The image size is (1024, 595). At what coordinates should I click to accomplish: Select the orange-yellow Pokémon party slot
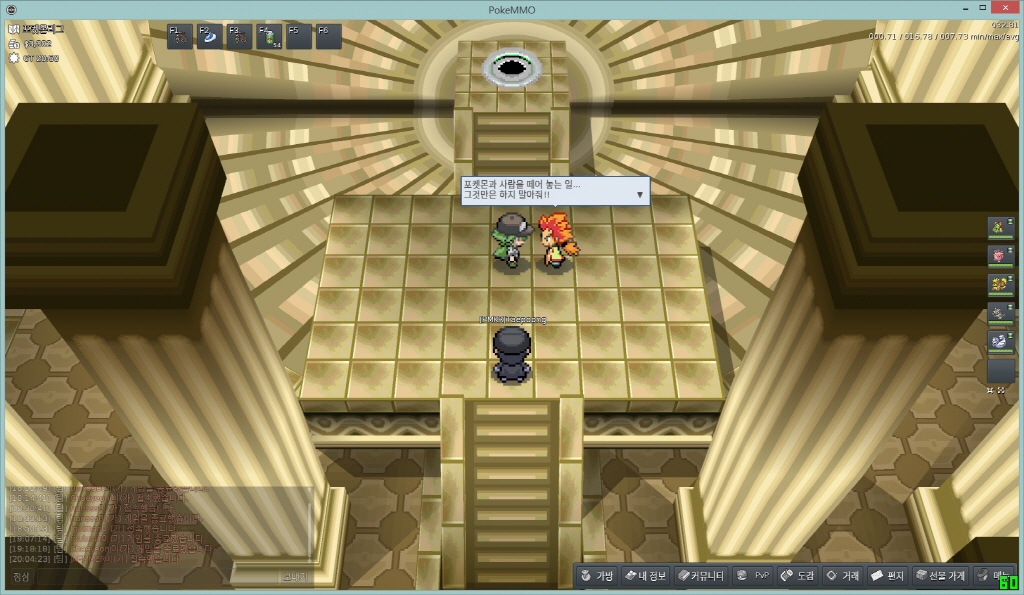coord(1000,285)
